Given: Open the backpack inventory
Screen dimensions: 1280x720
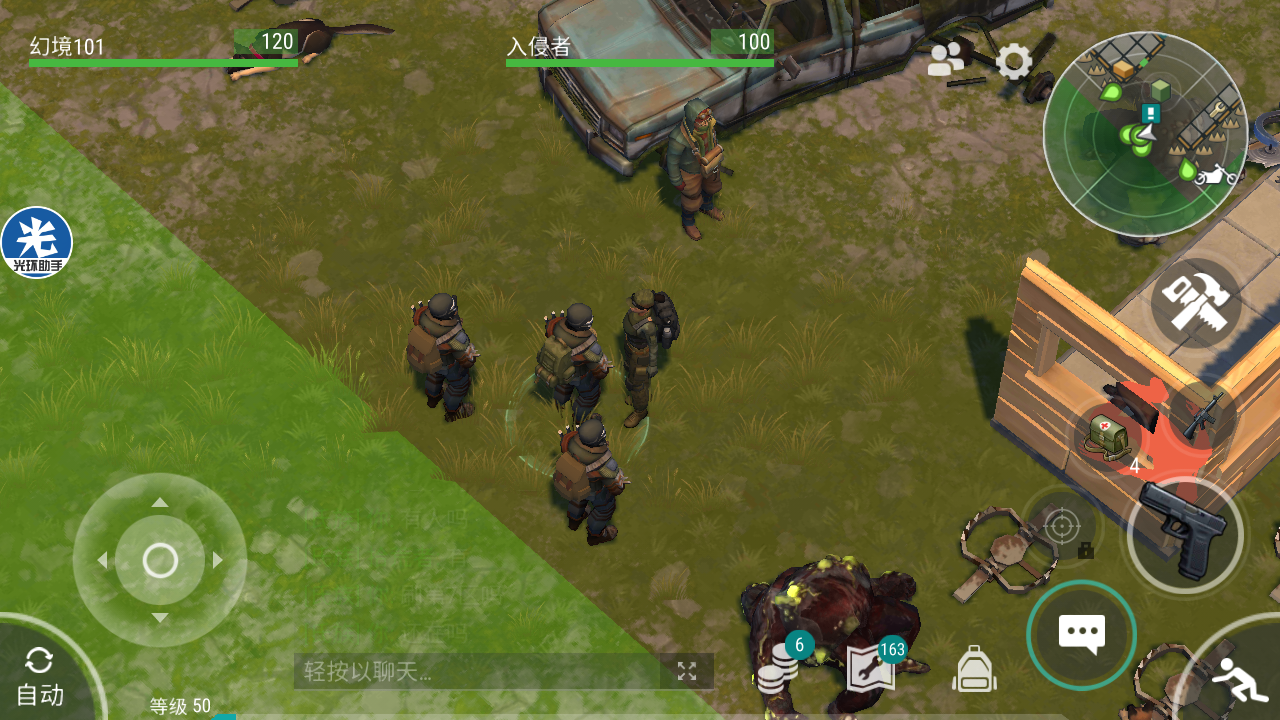Looking at the screenshot, I should tap(974, 668).
